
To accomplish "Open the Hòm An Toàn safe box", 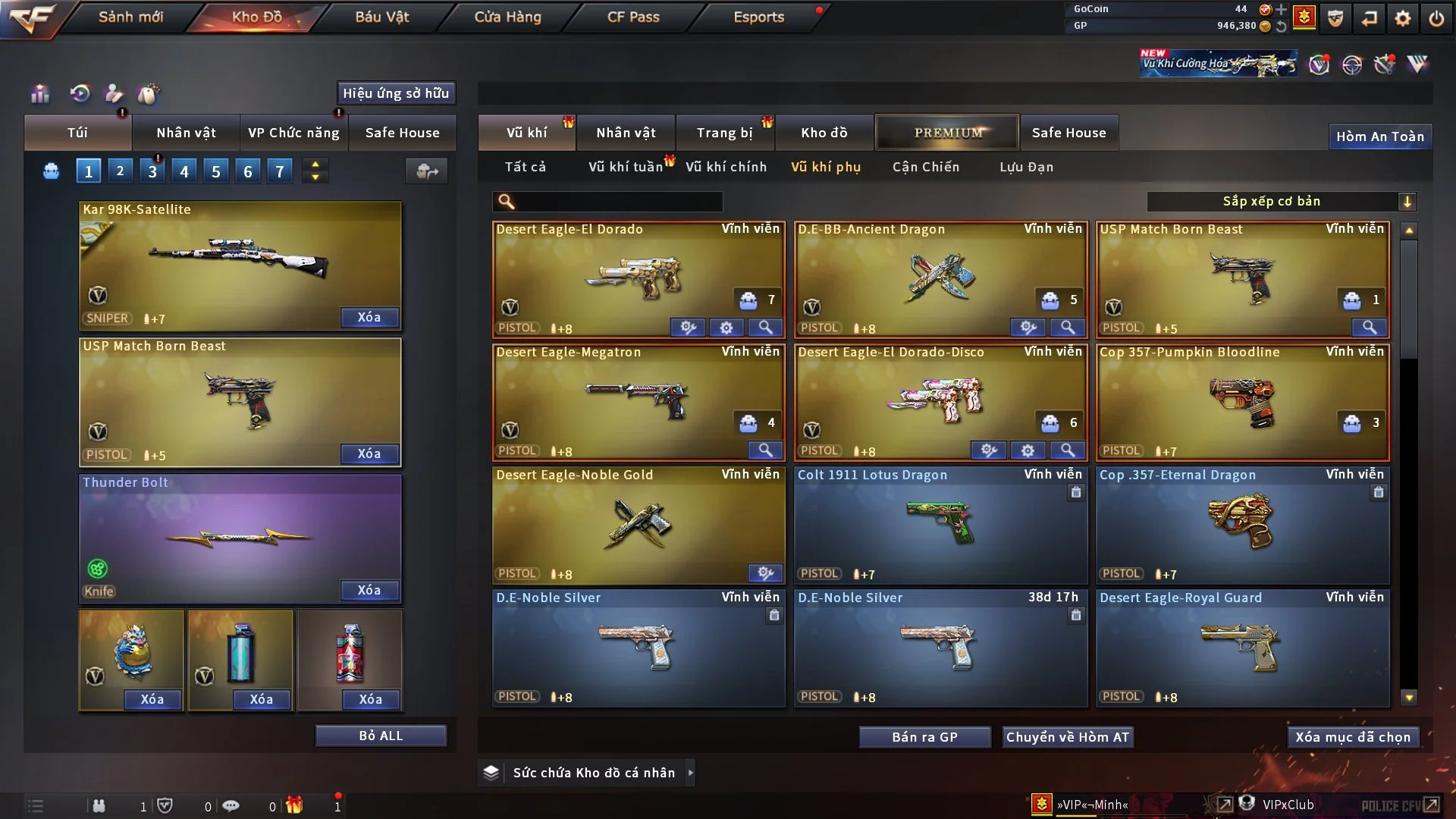I will click(x=1379, y=136).
